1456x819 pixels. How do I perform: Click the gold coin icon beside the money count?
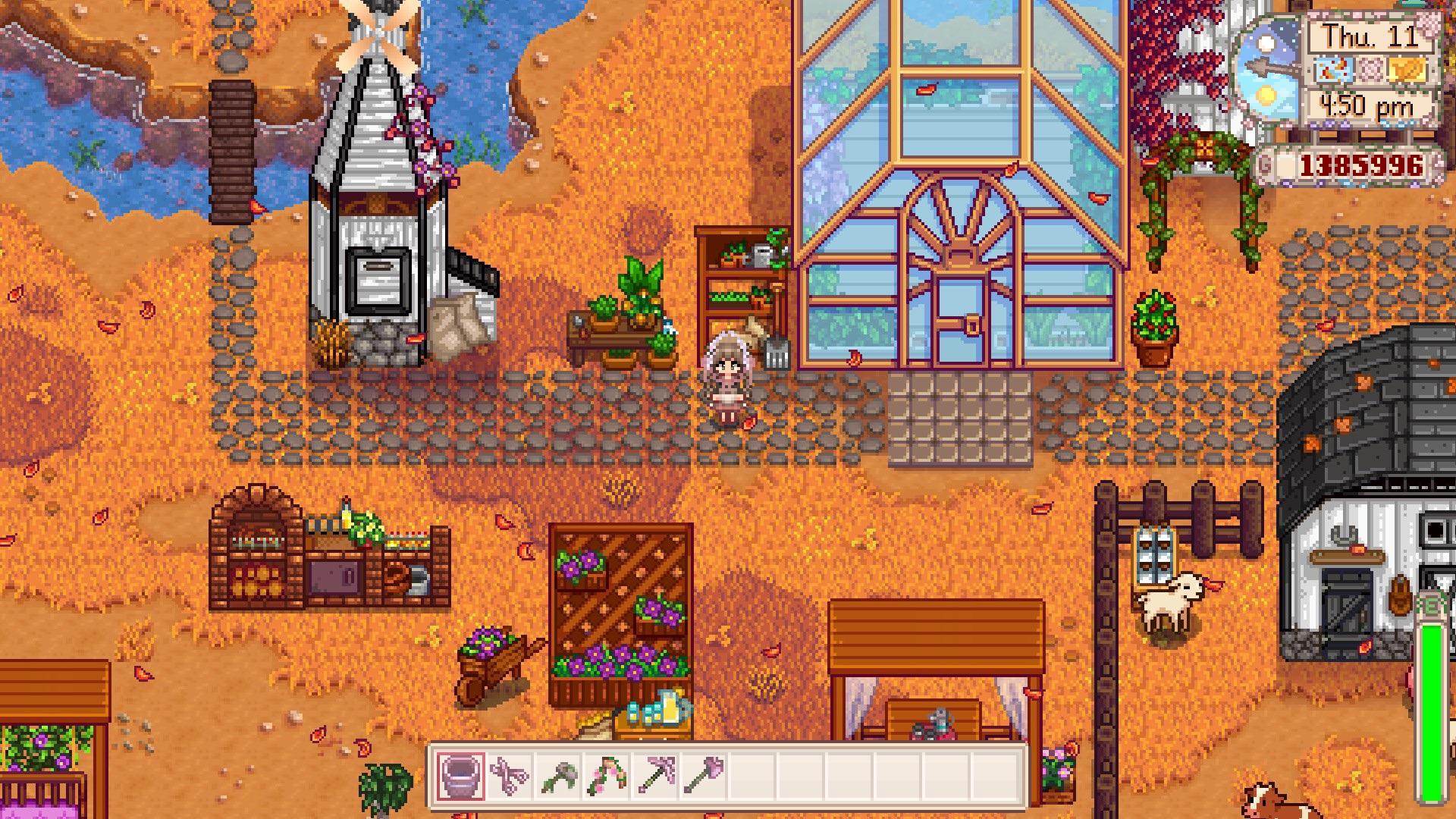(x=1265, y=162)
